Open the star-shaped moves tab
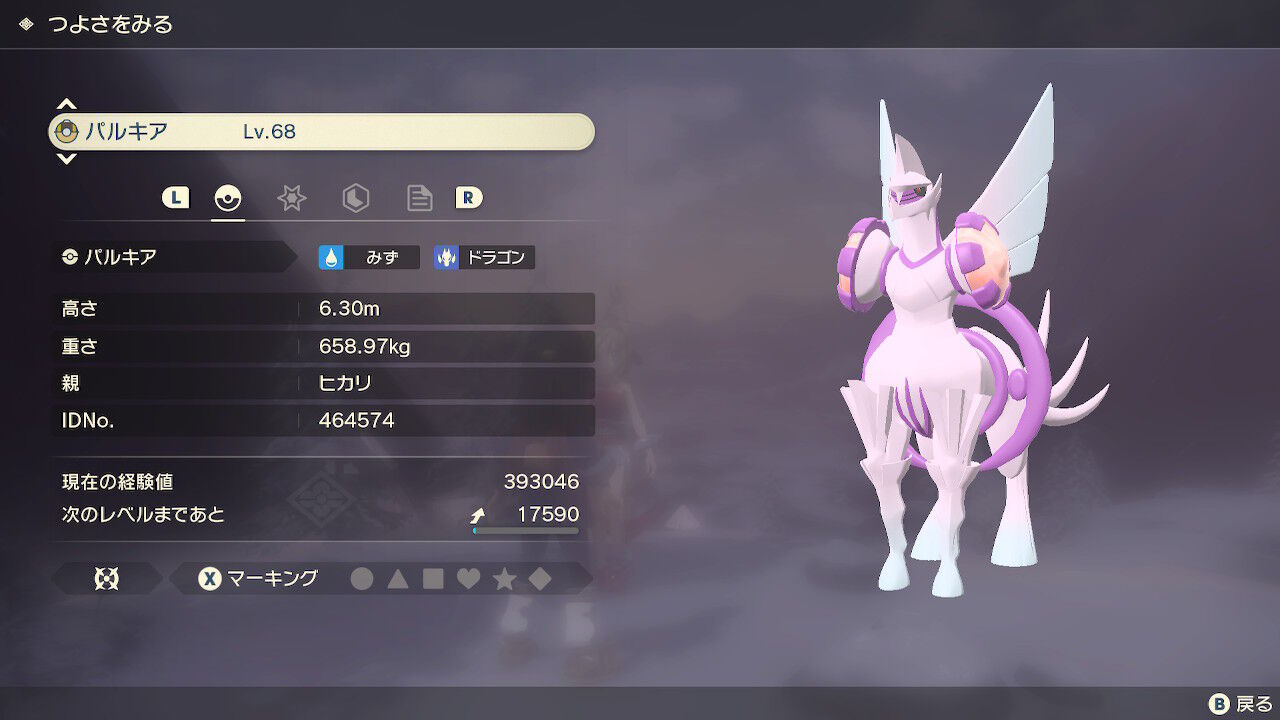The height and width of the screenshot is (720, 1280). pyautogui.click(x=292, y=198)
